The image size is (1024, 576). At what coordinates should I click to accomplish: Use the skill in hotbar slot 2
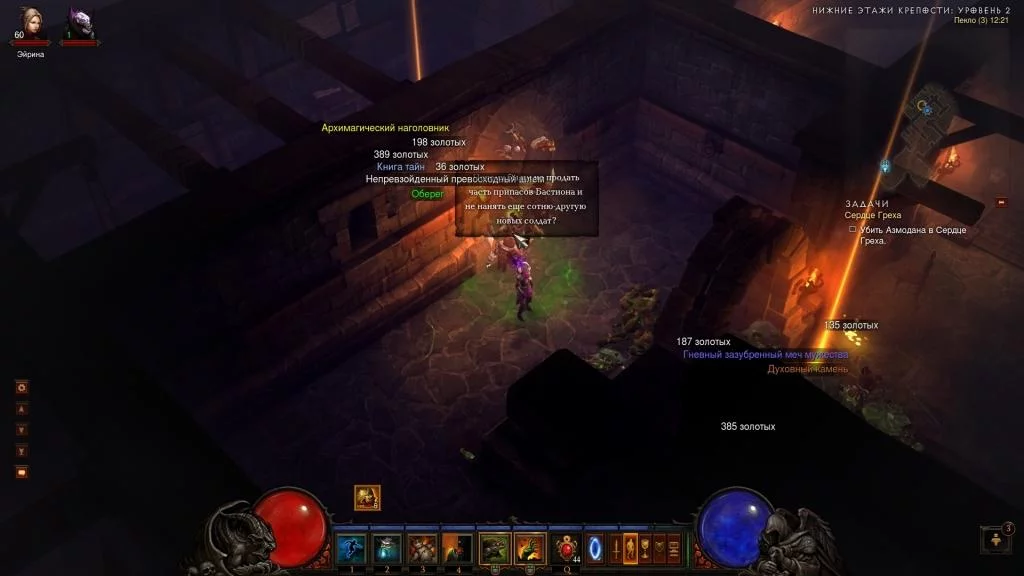click(387, 547)
